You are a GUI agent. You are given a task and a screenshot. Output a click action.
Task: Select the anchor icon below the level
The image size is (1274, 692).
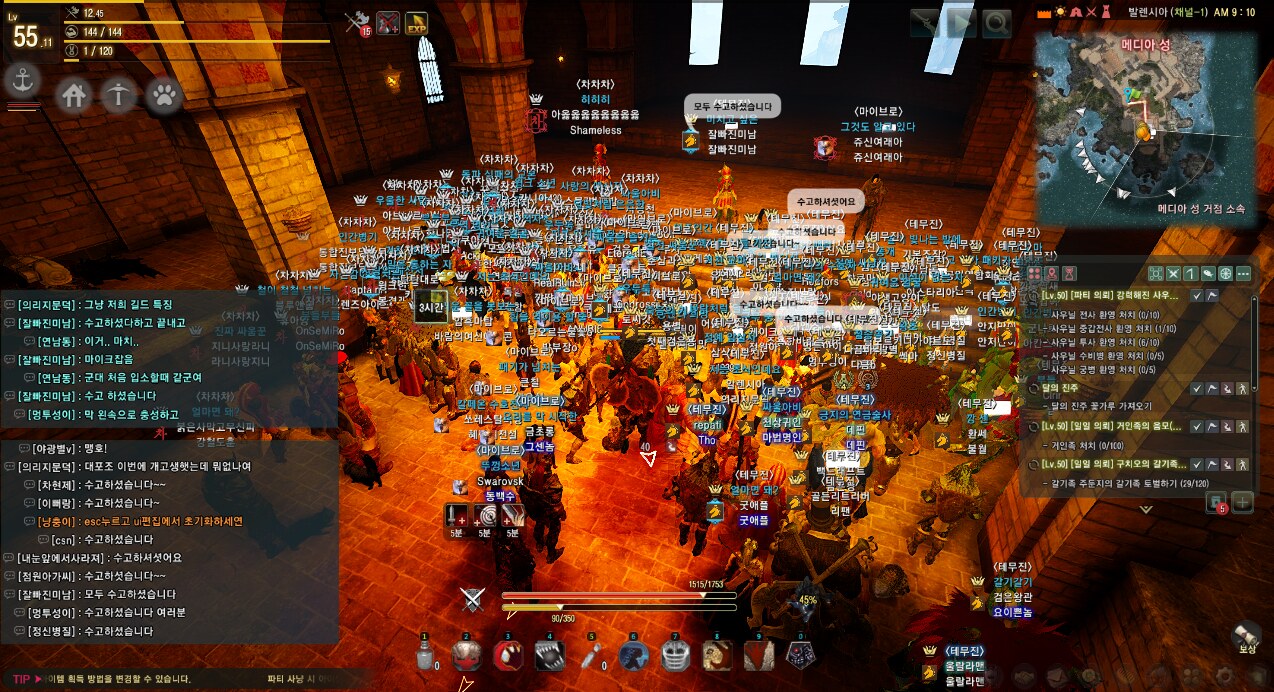tap(24, 78)
